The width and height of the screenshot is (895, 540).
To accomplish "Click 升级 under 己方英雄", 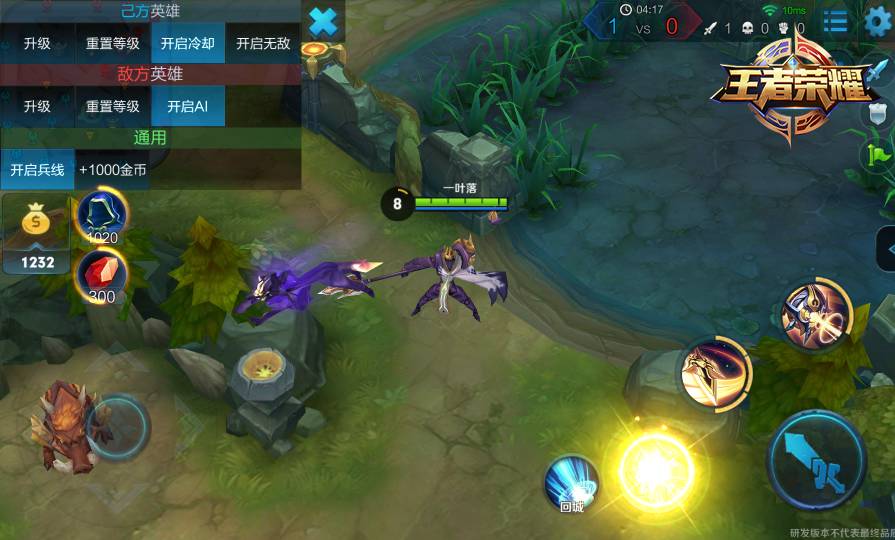I will pyautogui.click(x=37, y=44).
